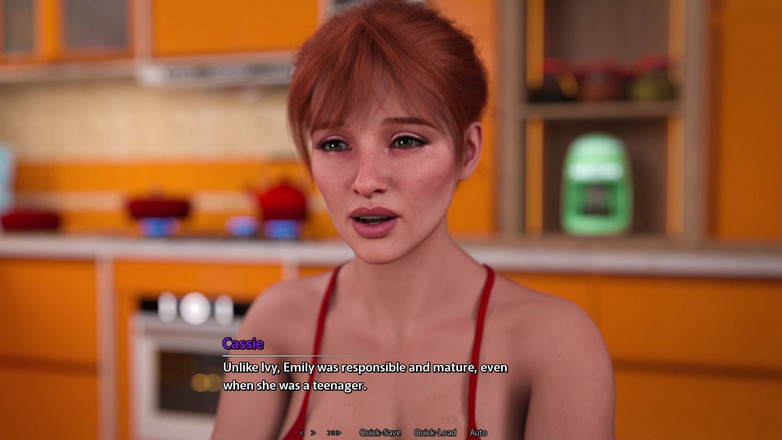Open Quick-Load from the bottom menu
Image resolution: width=782 pixels, height=440 pixels.
click(435, 433)
